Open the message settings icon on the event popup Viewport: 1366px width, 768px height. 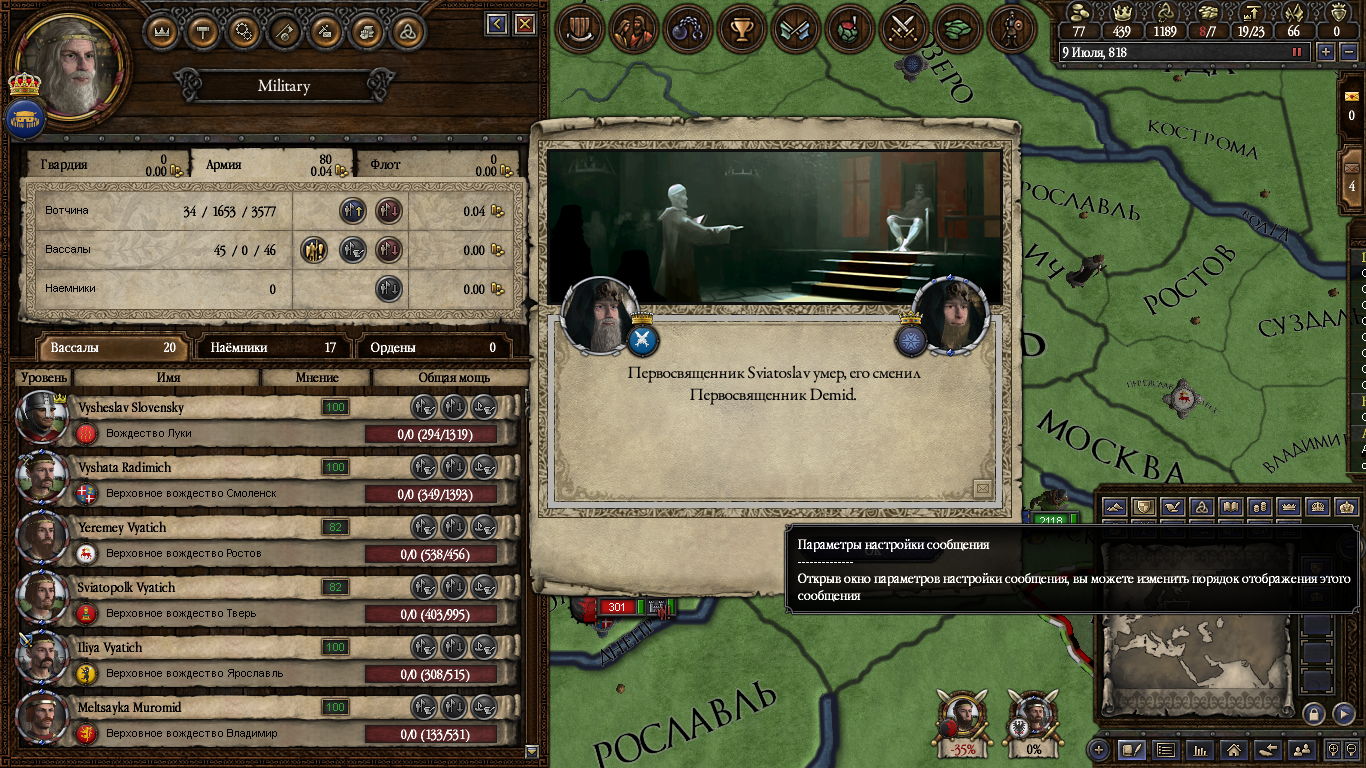[982, 488]
